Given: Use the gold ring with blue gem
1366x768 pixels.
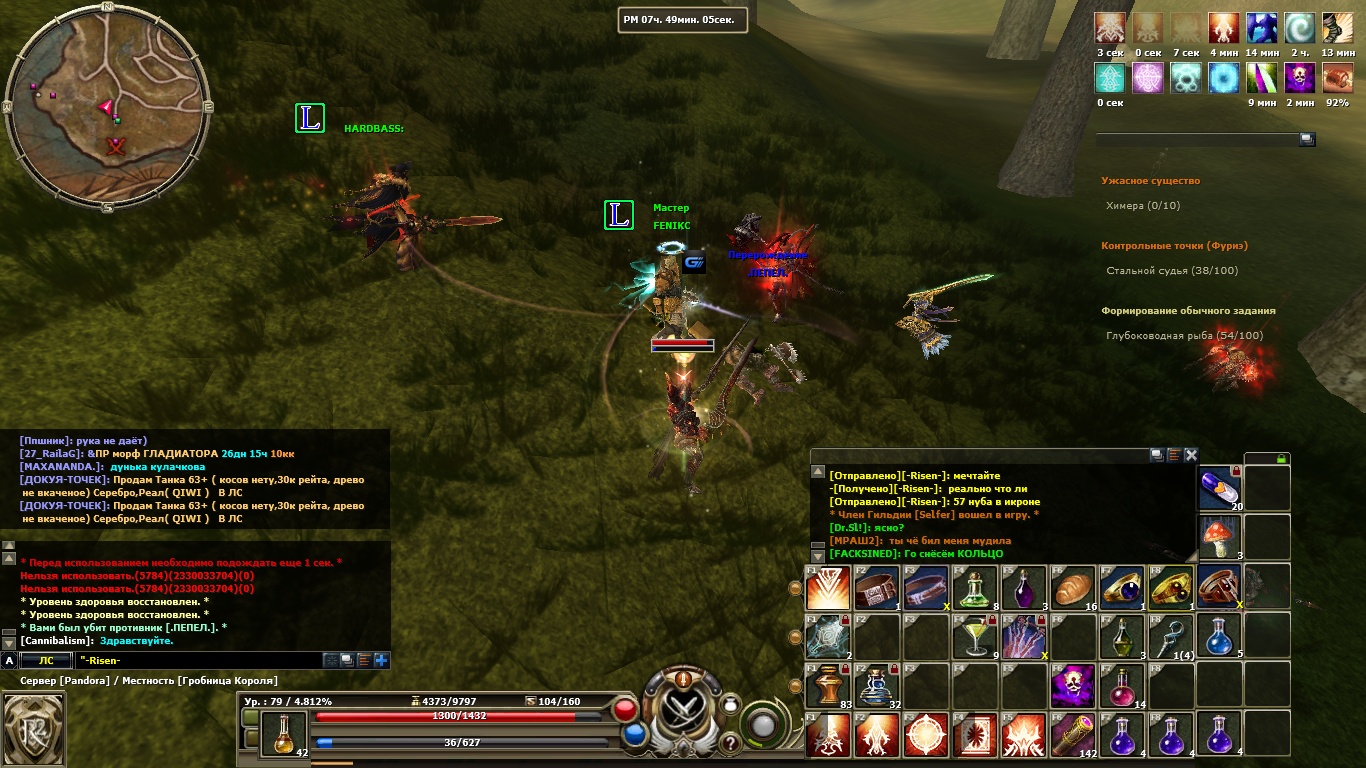Looking at the screenshot, I should click(x=1123, y=586).
